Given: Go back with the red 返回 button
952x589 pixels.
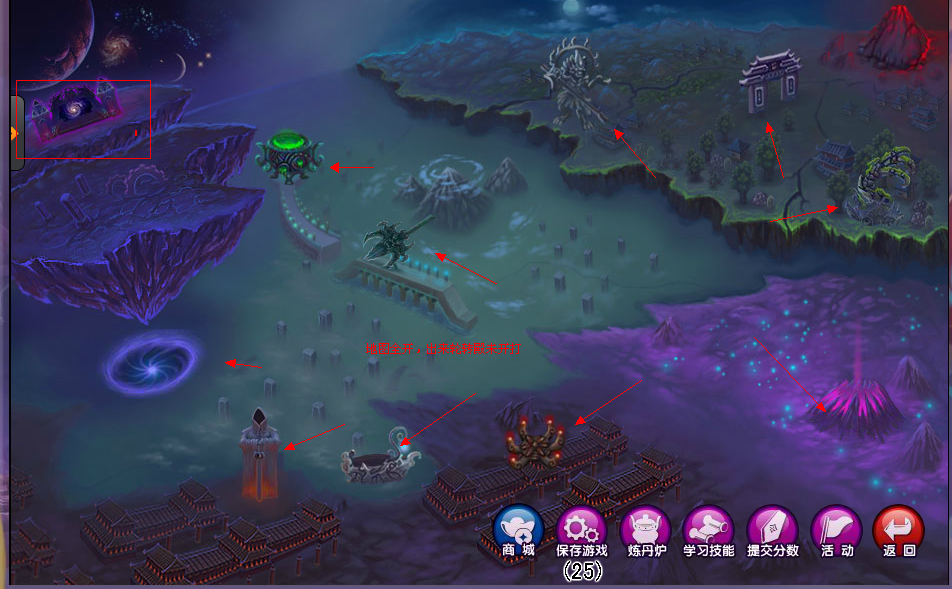Looking at the screenshot, I should click(898, 531).
